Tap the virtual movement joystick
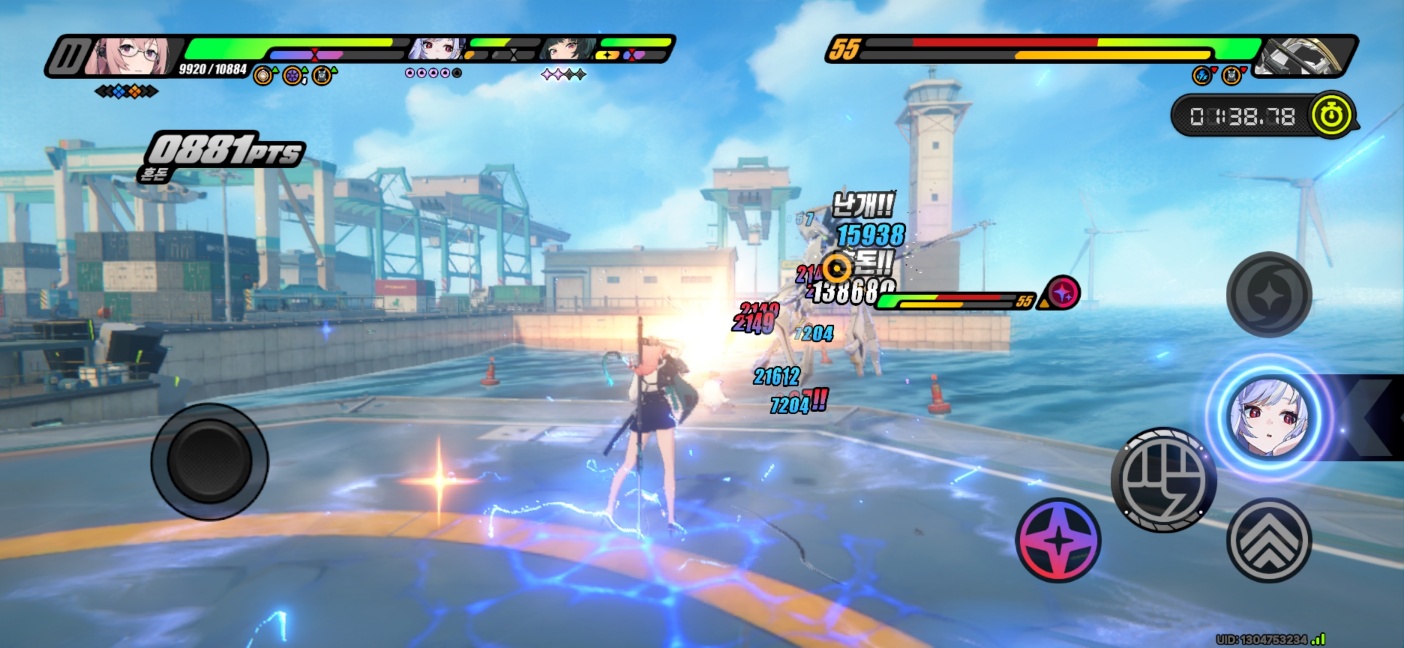This screenshot has height=648, width=1404. coord(209,461)
